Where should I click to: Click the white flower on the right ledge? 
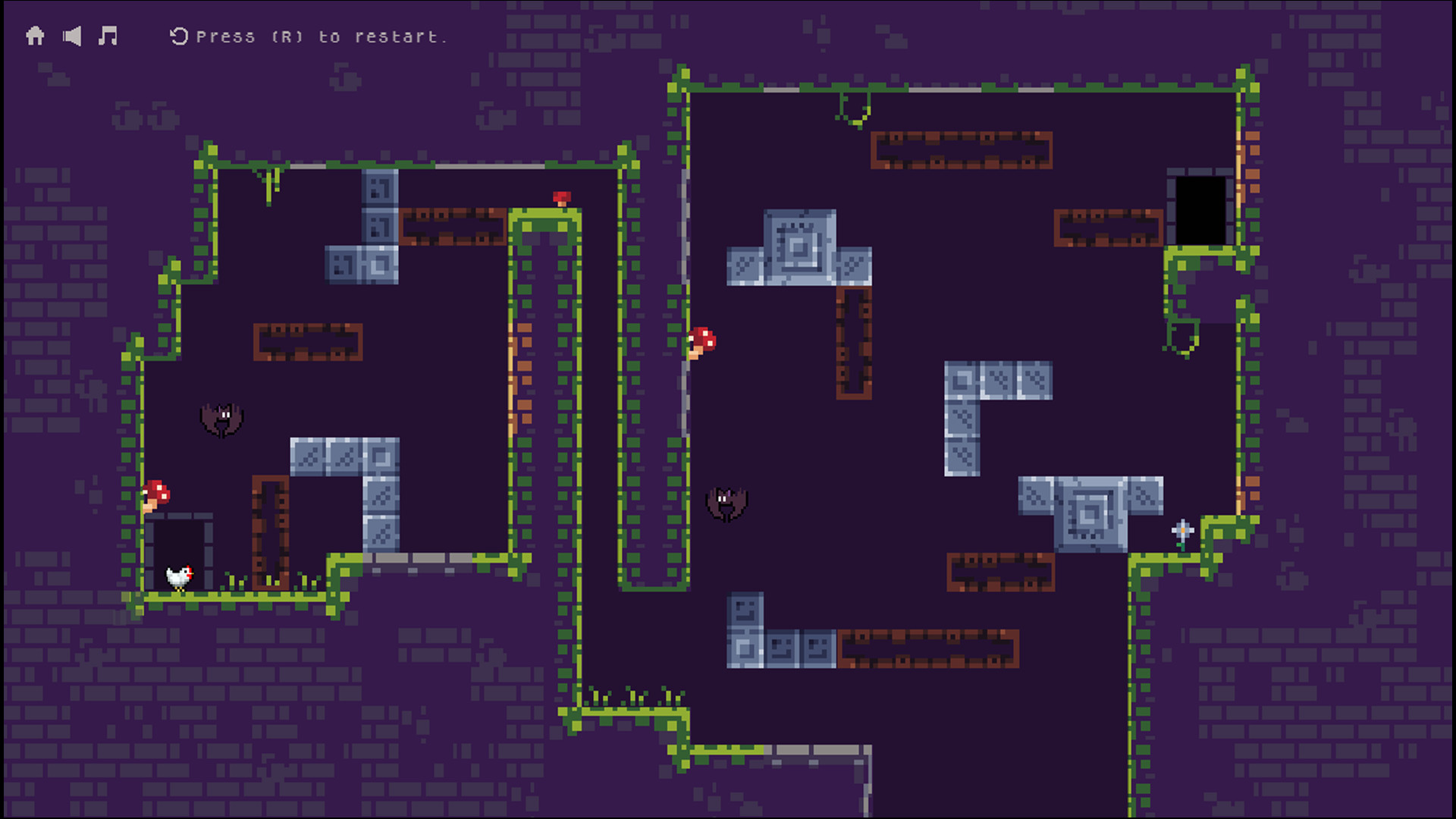(x=1181, y=529)
